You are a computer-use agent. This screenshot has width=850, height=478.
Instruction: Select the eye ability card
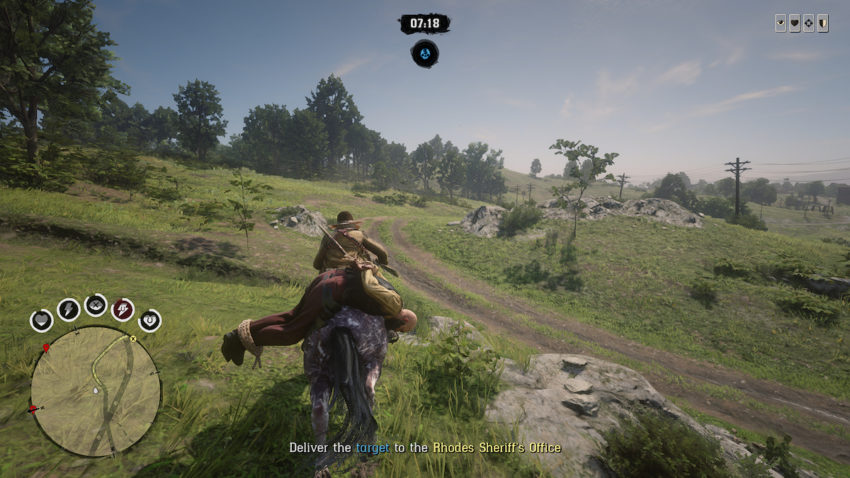click(780, 24)
